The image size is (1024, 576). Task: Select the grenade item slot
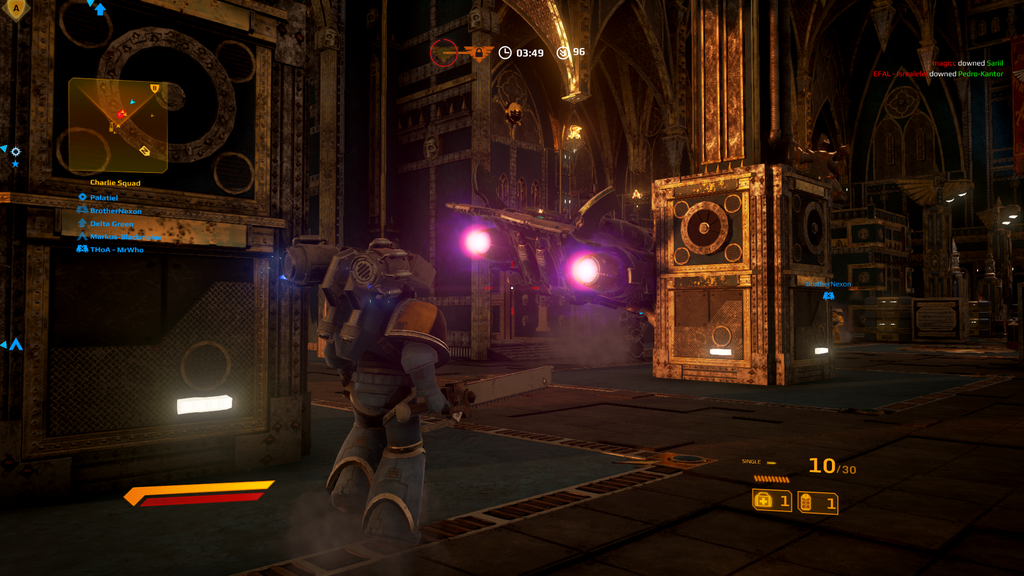[818, 503]
